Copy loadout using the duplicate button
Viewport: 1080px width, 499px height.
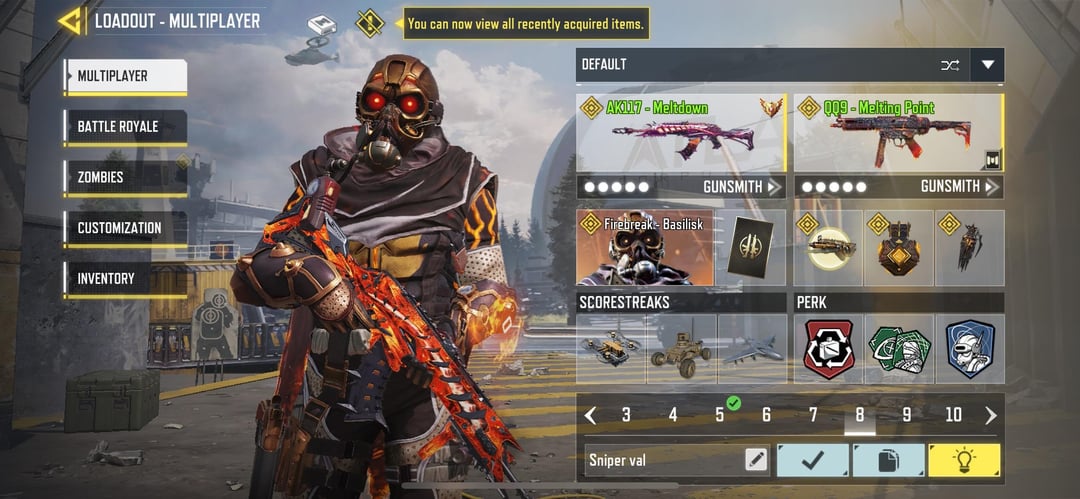click(888, 460)
